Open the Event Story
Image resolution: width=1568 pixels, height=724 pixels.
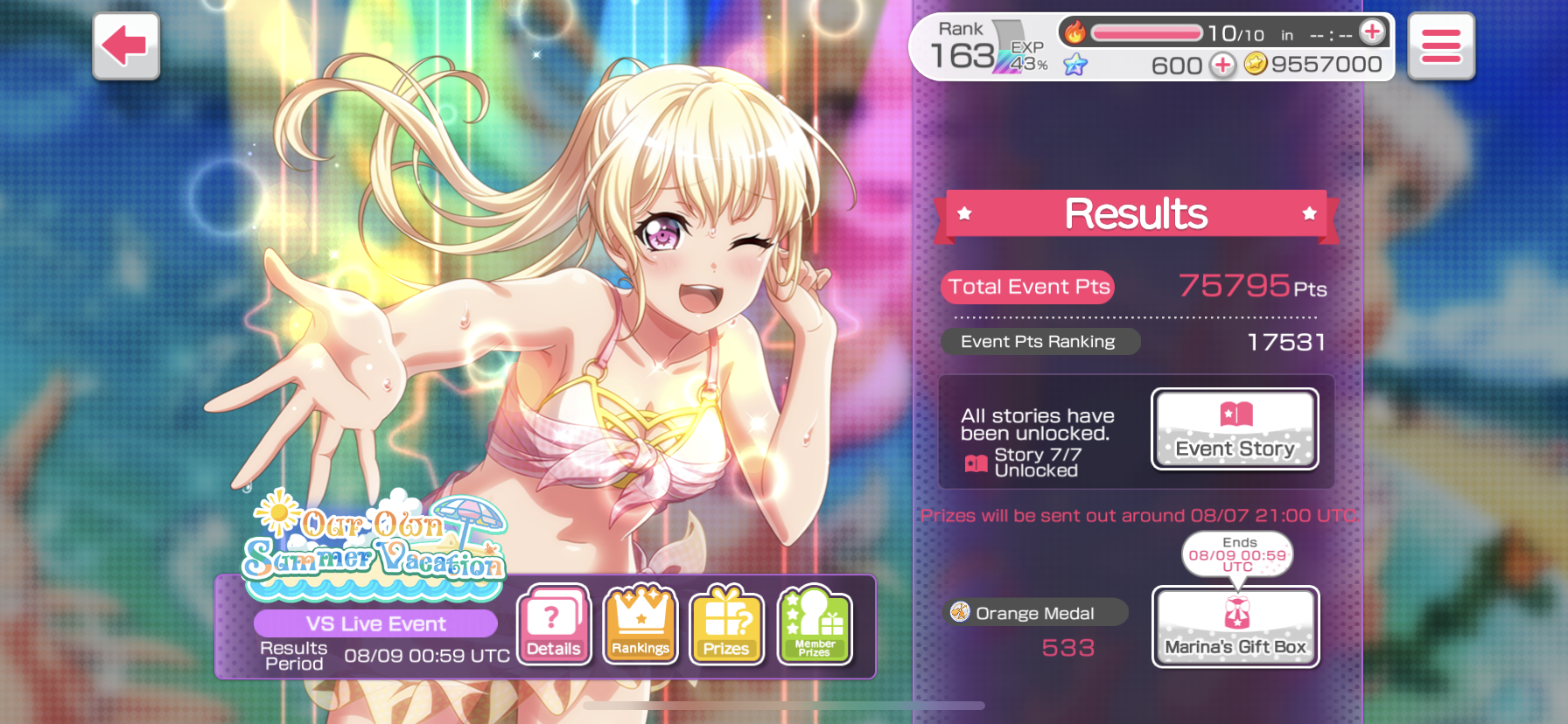[1235, 428]
